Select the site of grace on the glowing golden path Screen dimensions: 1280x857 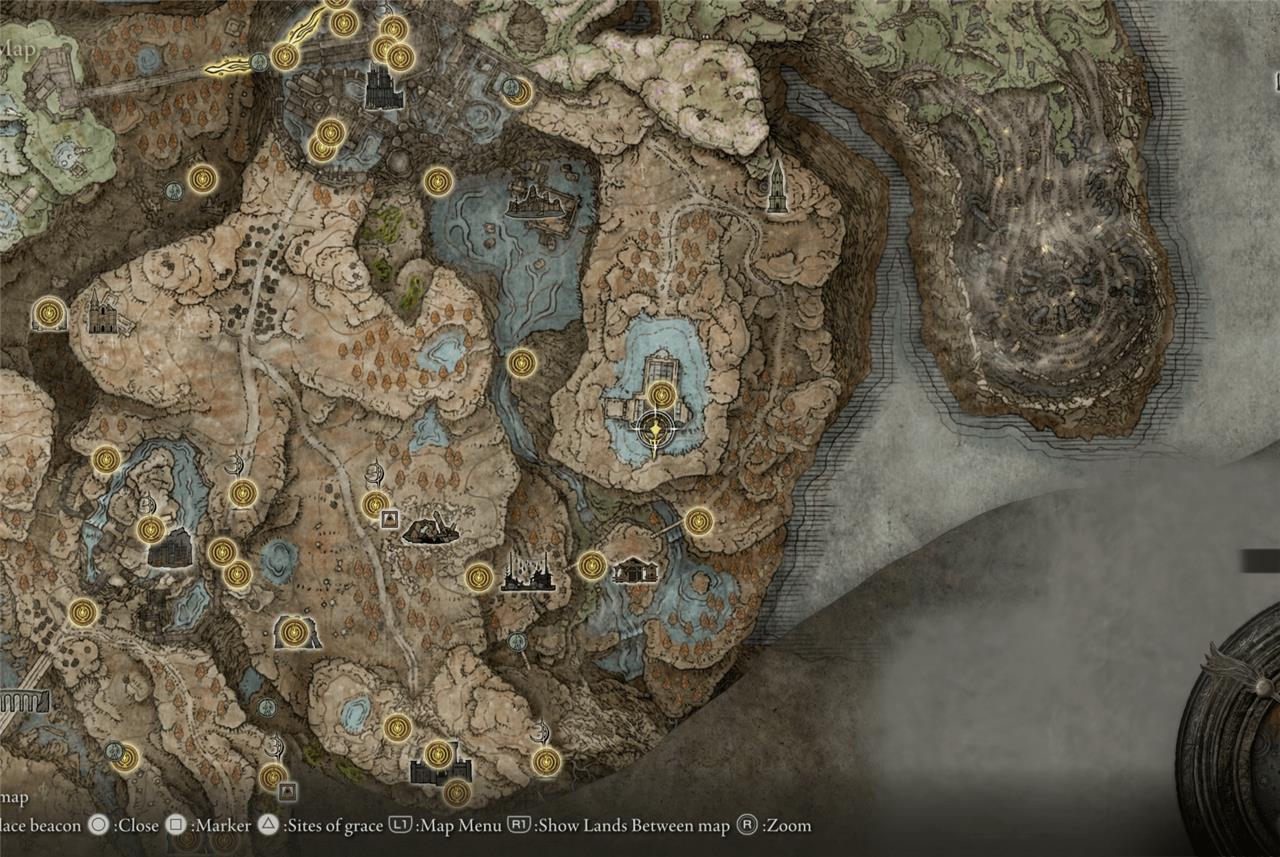(x=285, y=56)
